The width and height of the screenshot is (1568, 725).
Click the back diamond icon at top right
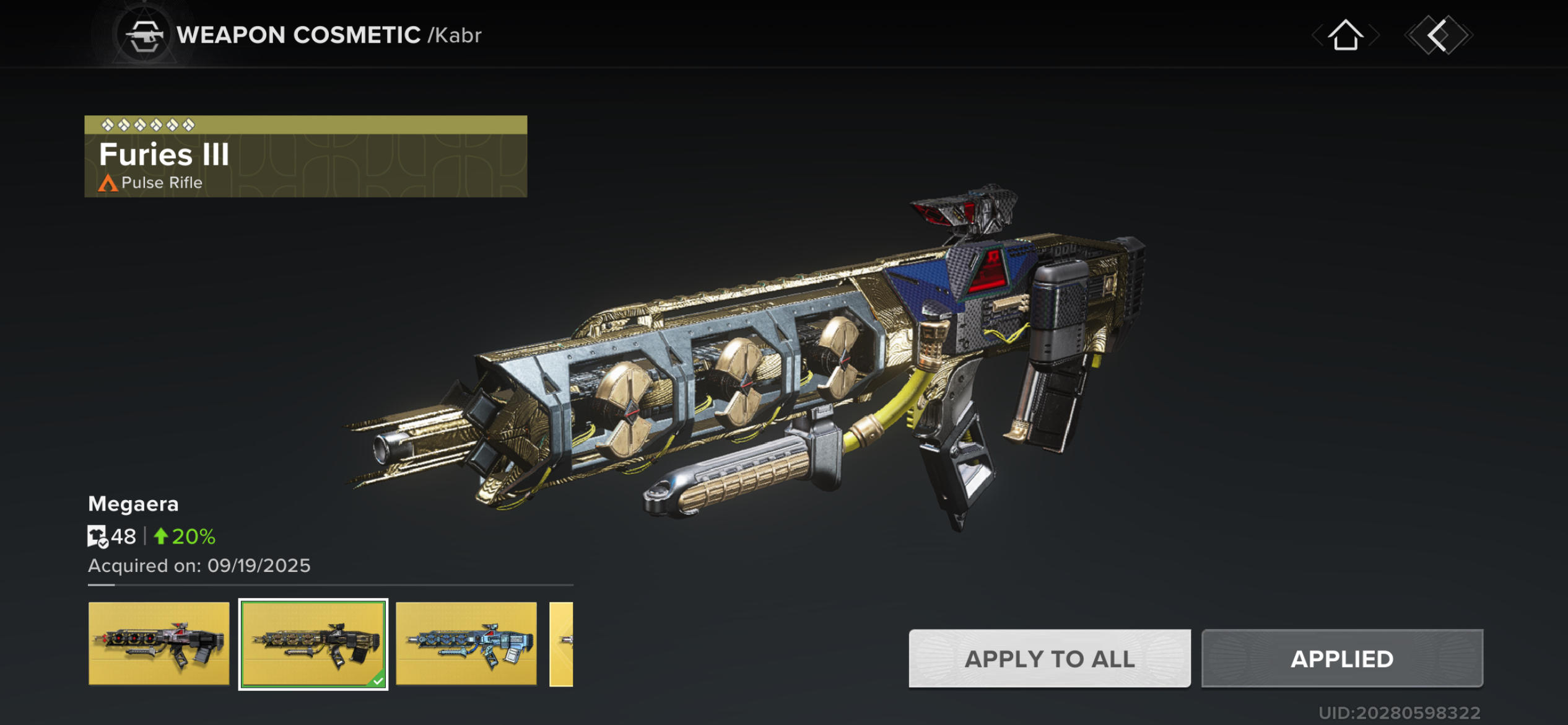click(x=1436, y=35)
